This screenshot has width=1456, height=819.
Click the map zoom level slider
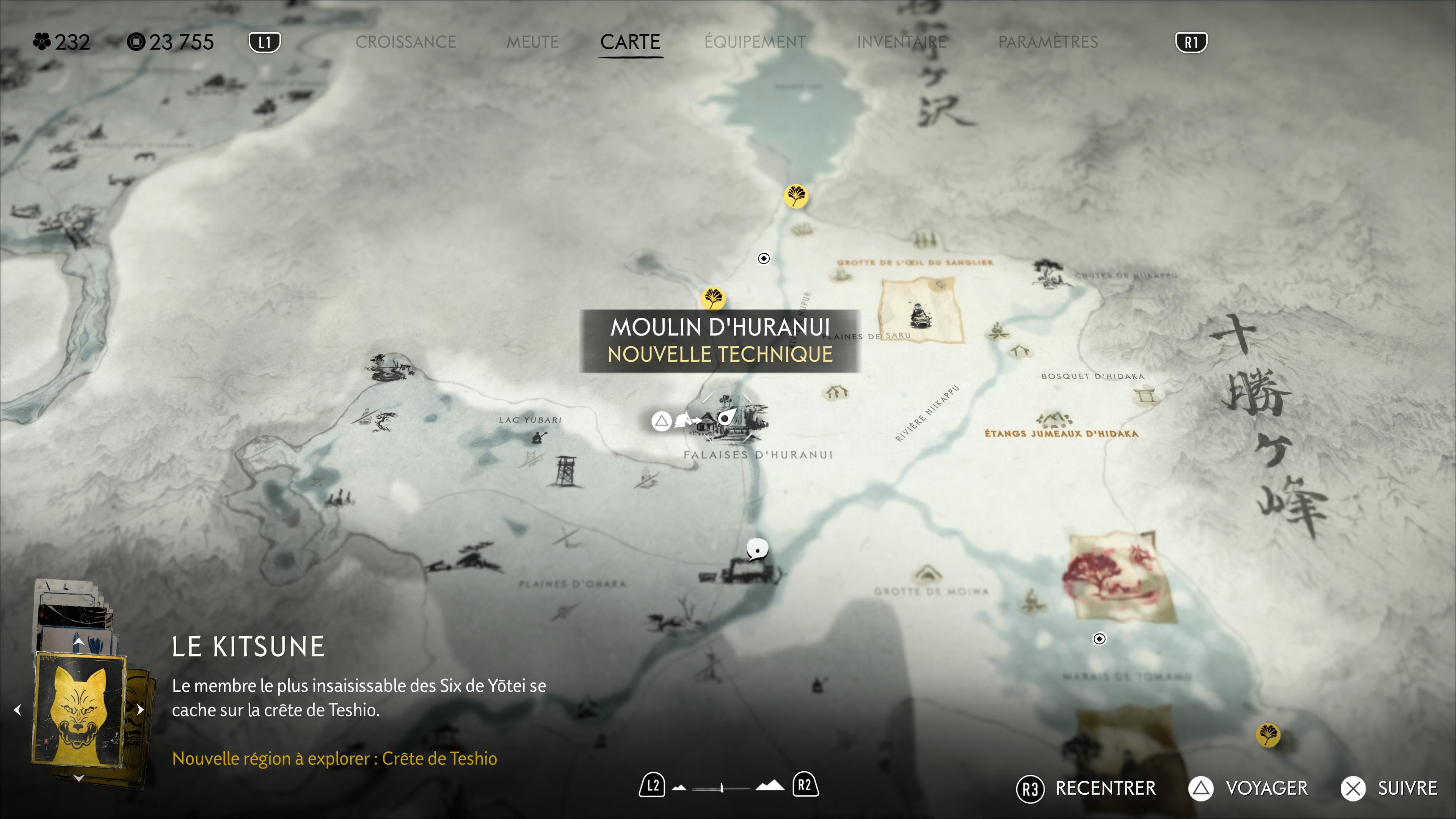pyautogui.click(x=722, y=787)
